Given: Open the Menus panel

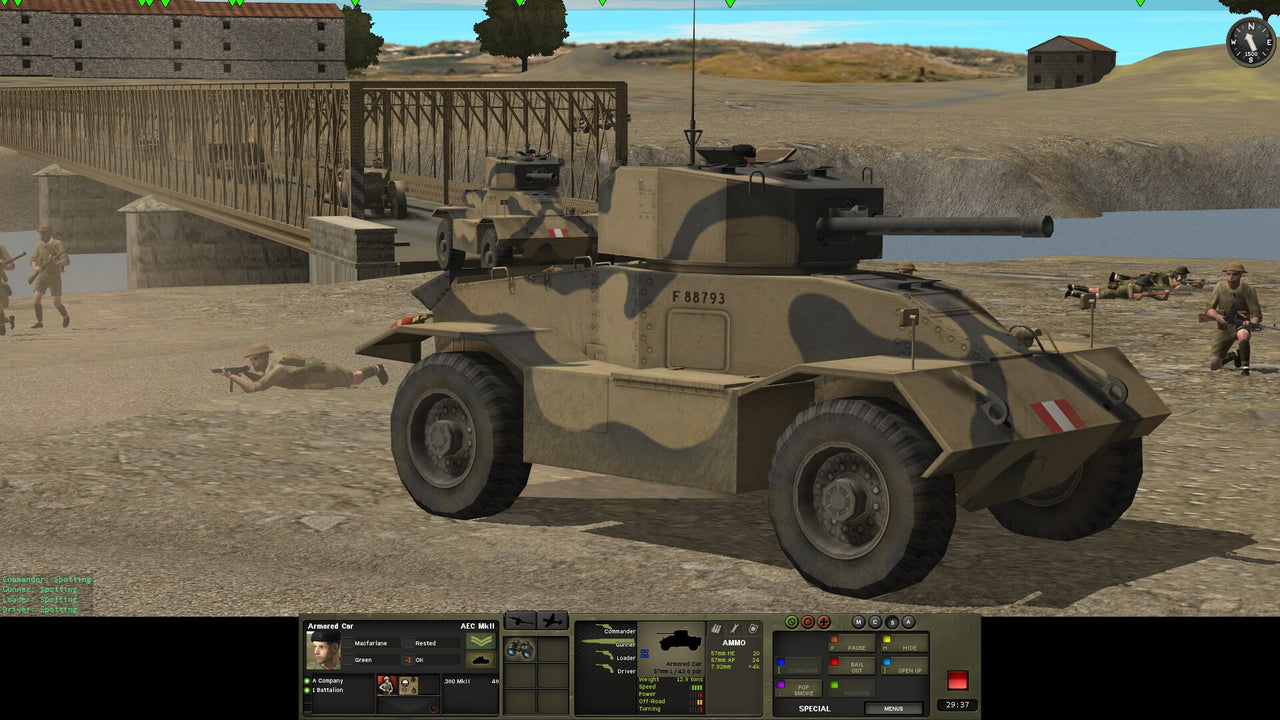Looking at the screenshot, I should [893, 708].
